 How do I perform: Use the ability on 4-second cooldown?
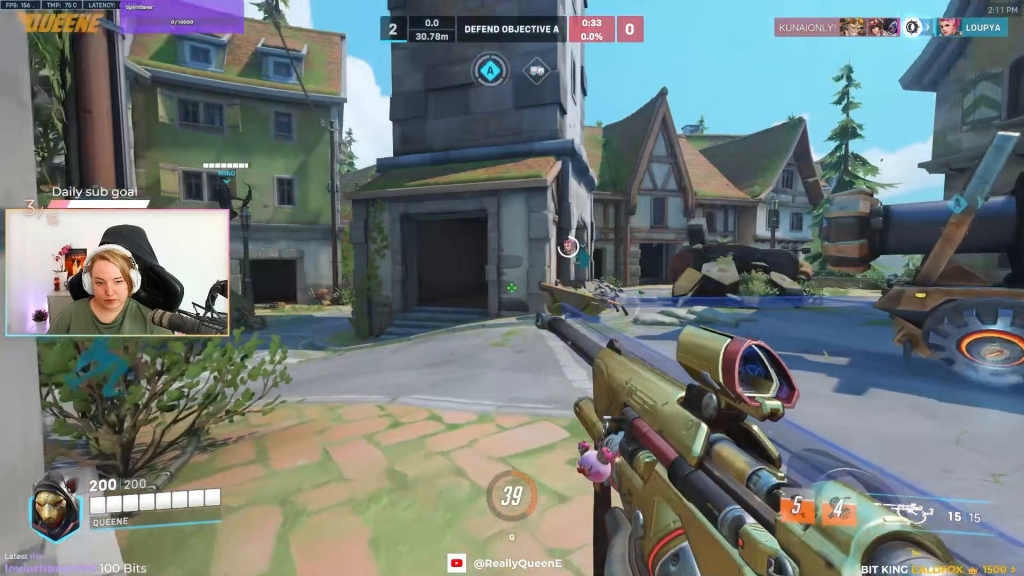pyautogui.click(x=837, y=508)
